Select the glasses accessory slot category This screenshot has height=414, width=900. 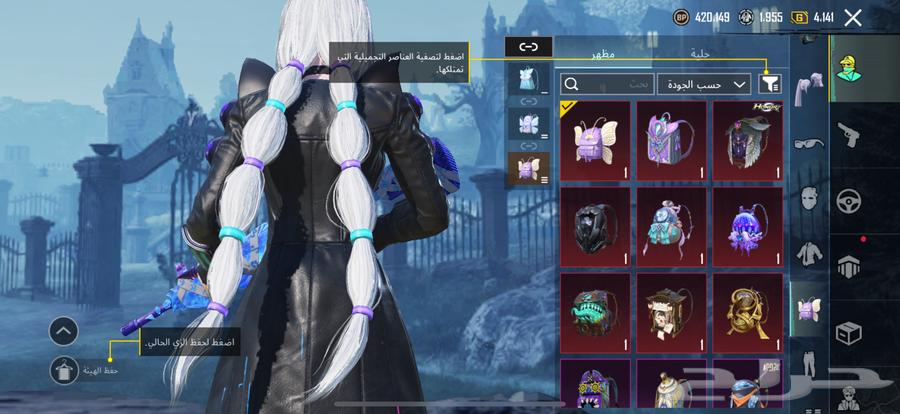[807, 143]
